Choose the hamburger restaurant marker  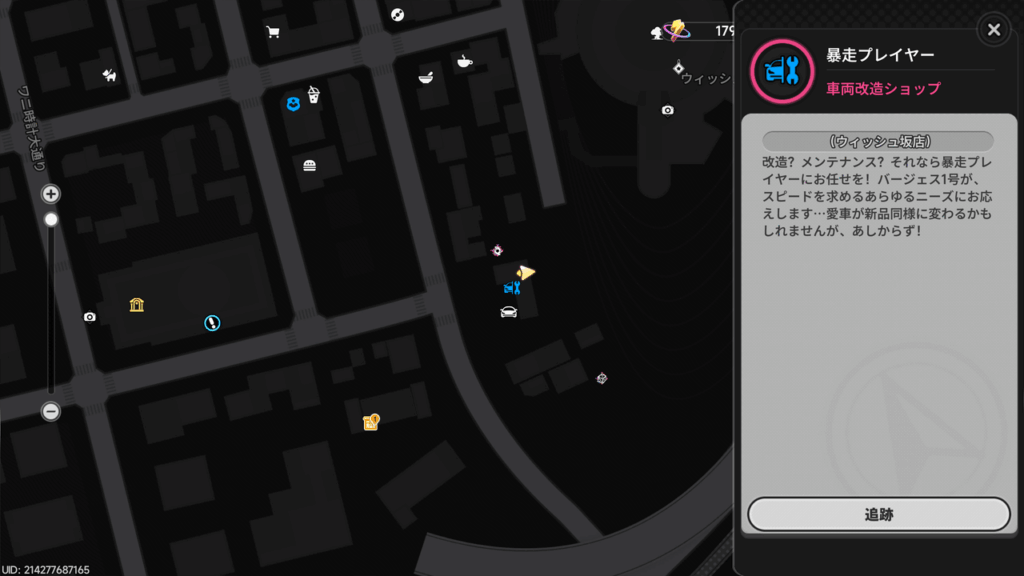(x=310, y=165)
